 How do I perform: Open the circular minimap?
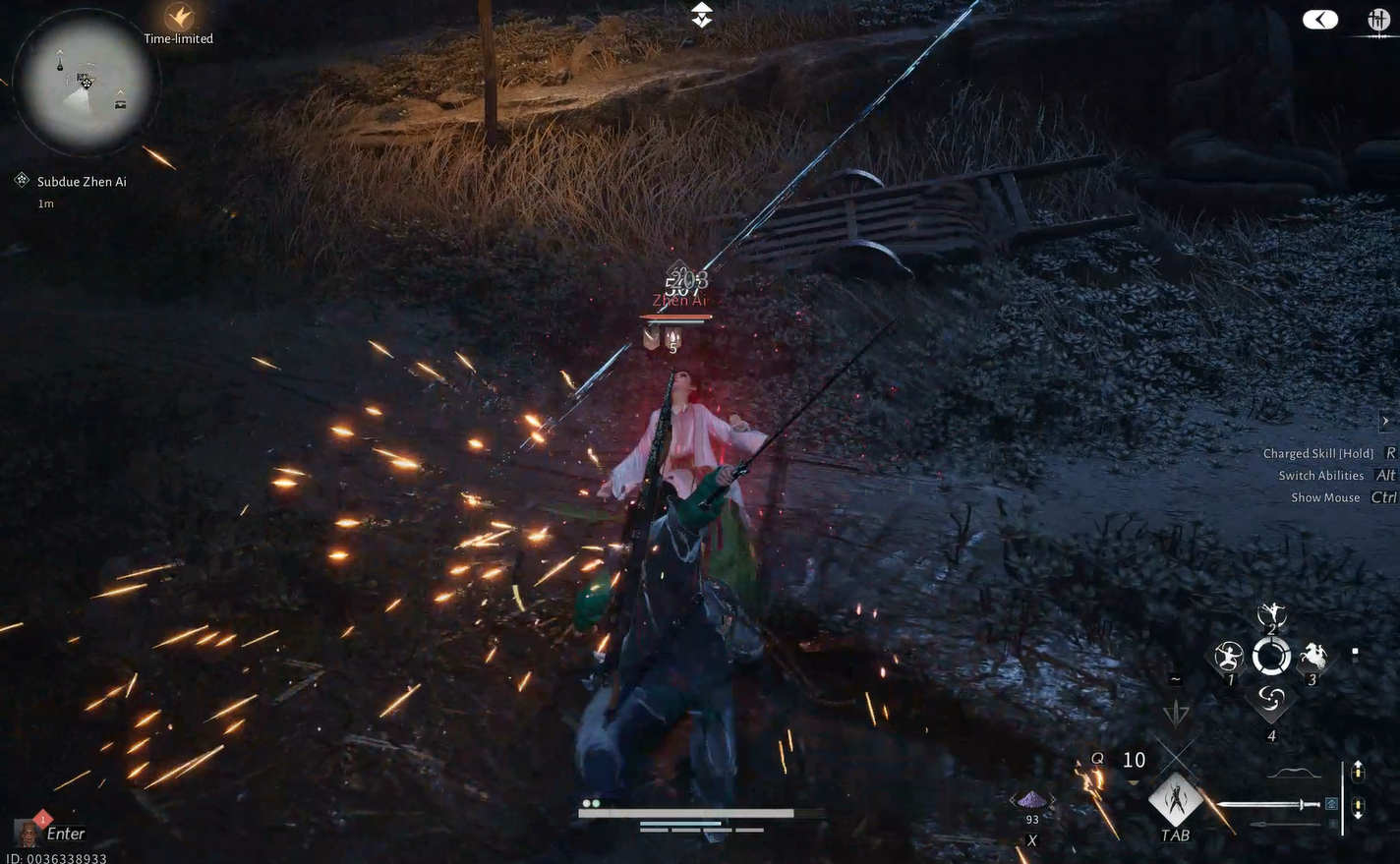click(86, 83)
